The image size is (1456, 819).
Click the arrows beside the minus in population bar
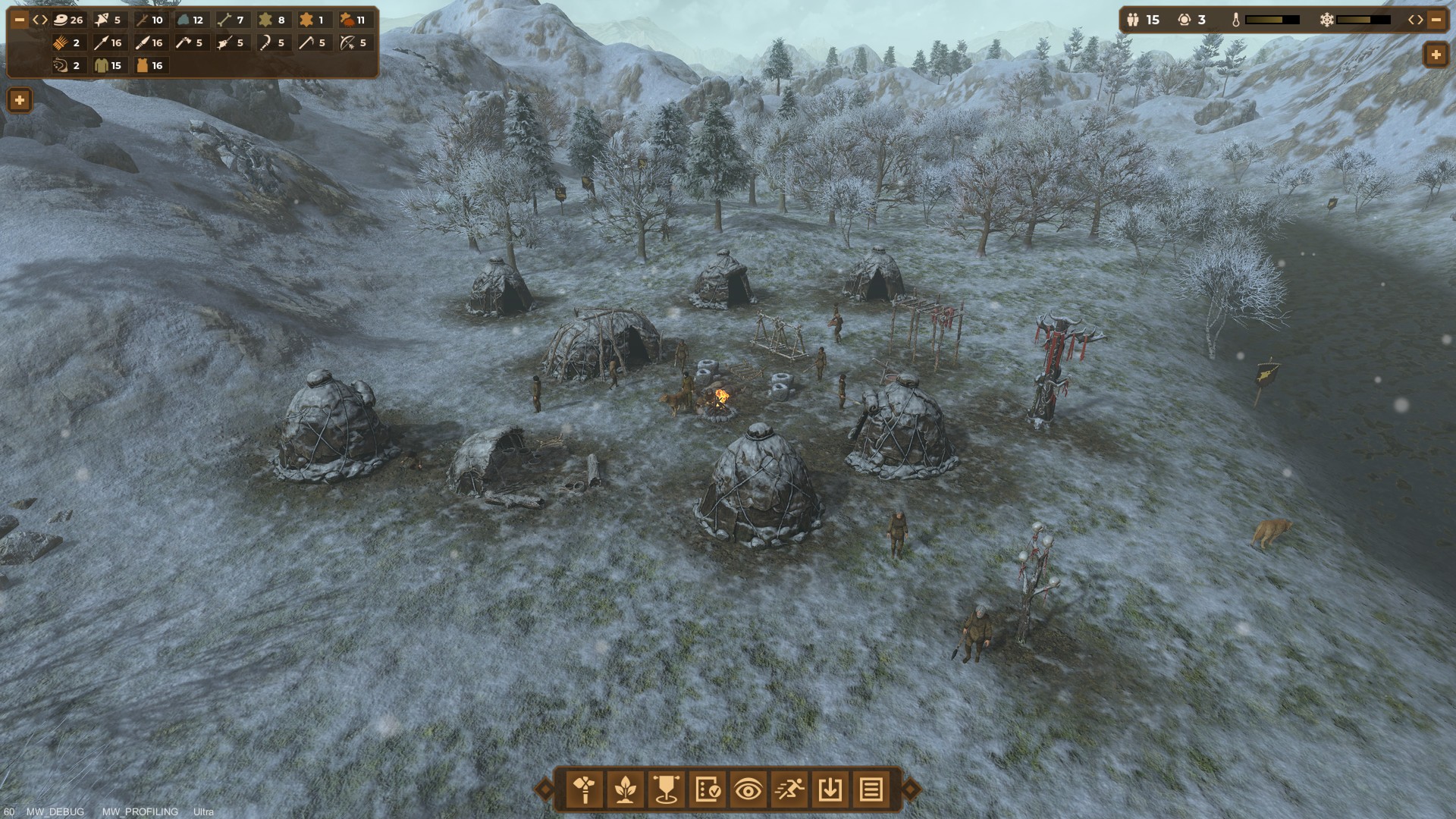point(1416,20)
